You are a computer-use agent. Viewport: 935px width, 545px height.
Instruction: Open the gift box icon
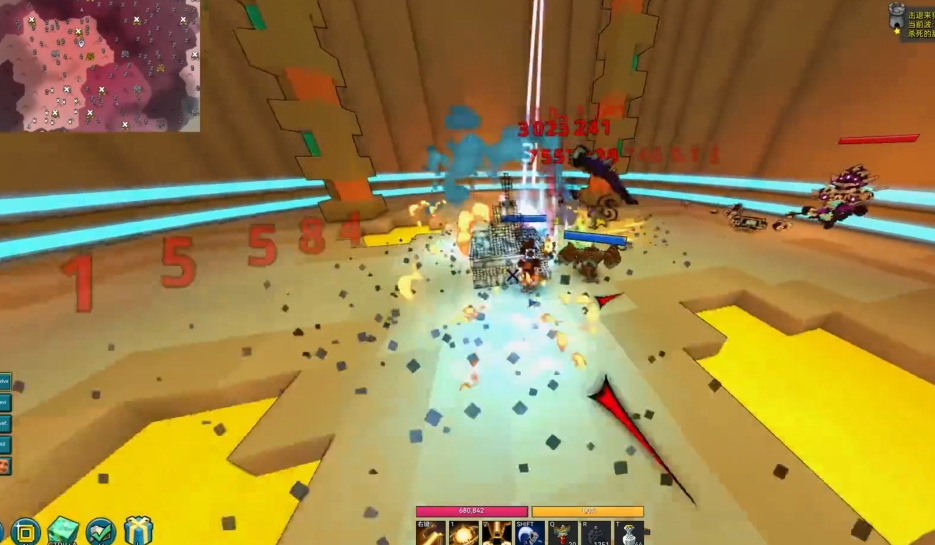tap(138, 531)
